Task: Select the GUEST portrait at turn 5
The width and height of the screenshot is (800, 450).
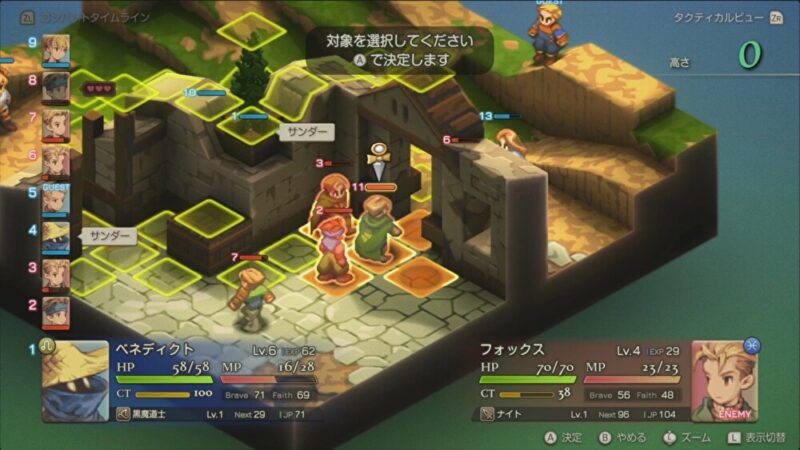Action: coord(56,200)
